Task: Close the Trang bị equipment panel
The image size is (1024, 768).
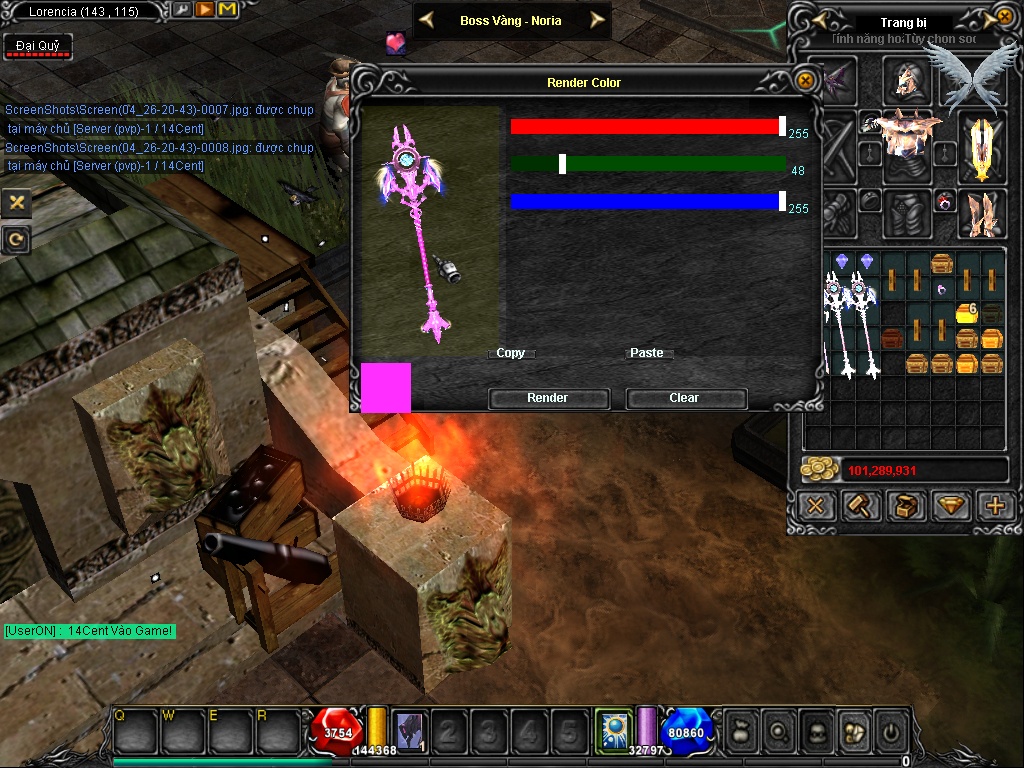Action: [1005, 17]
